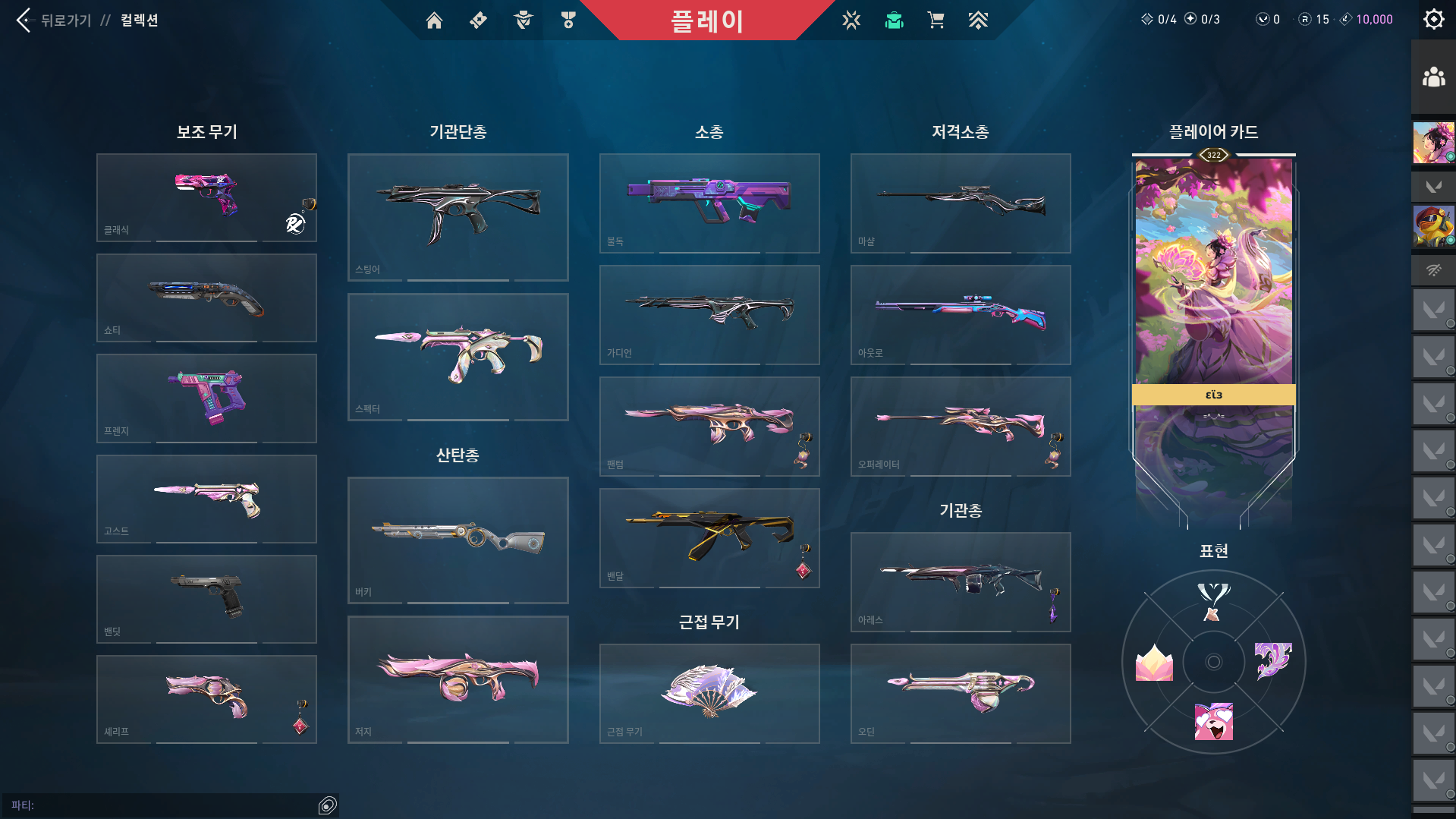Click the 컬렉션 breadcrumb label
1456x819 pixels.
[139, 20]
